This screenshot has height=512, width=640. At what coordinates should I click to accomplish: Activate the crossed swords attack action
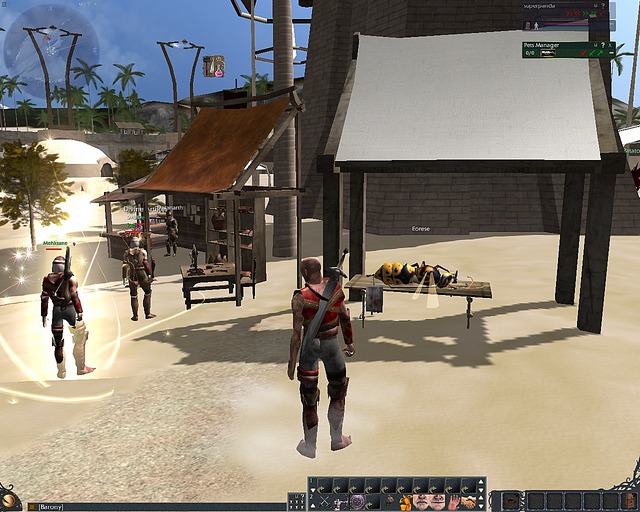pyautogui.click(x=325, y=501)
